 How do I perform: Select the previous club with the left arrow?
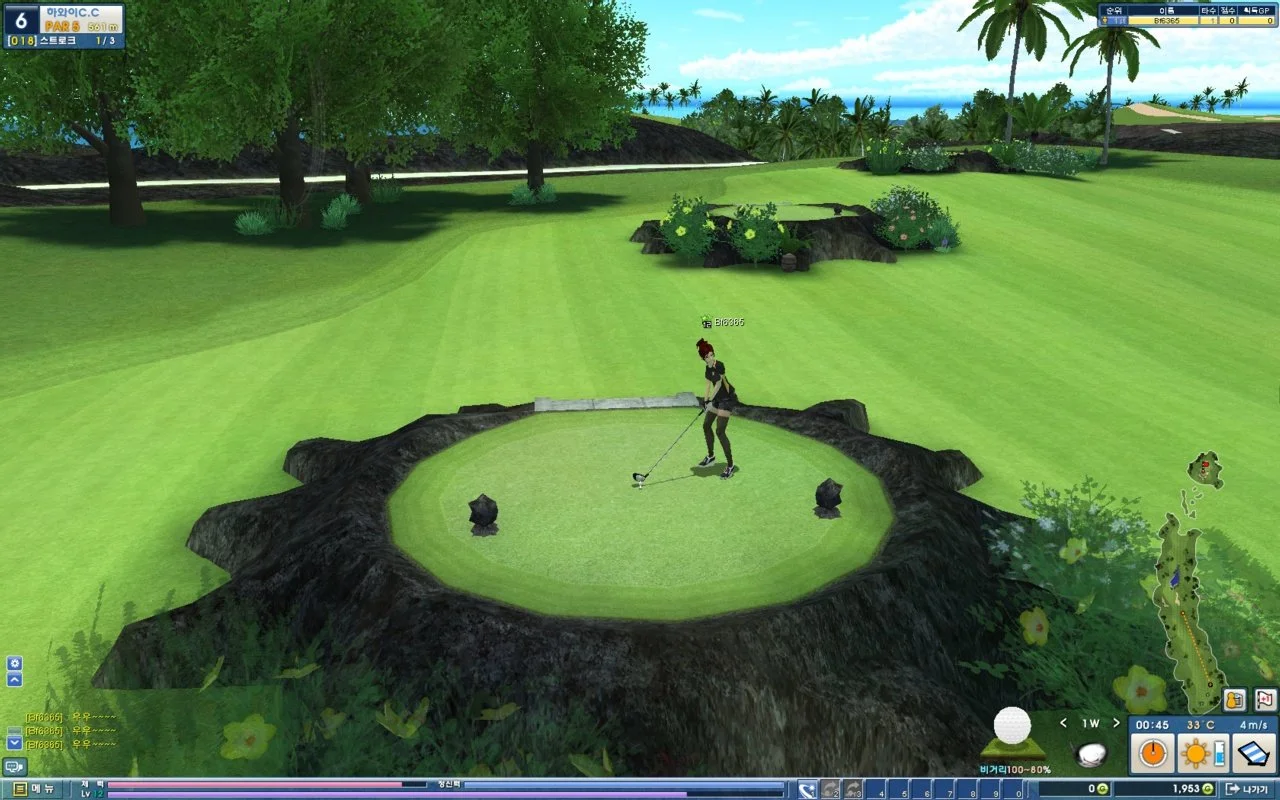pyautogui.click(x=1063, y=723)
